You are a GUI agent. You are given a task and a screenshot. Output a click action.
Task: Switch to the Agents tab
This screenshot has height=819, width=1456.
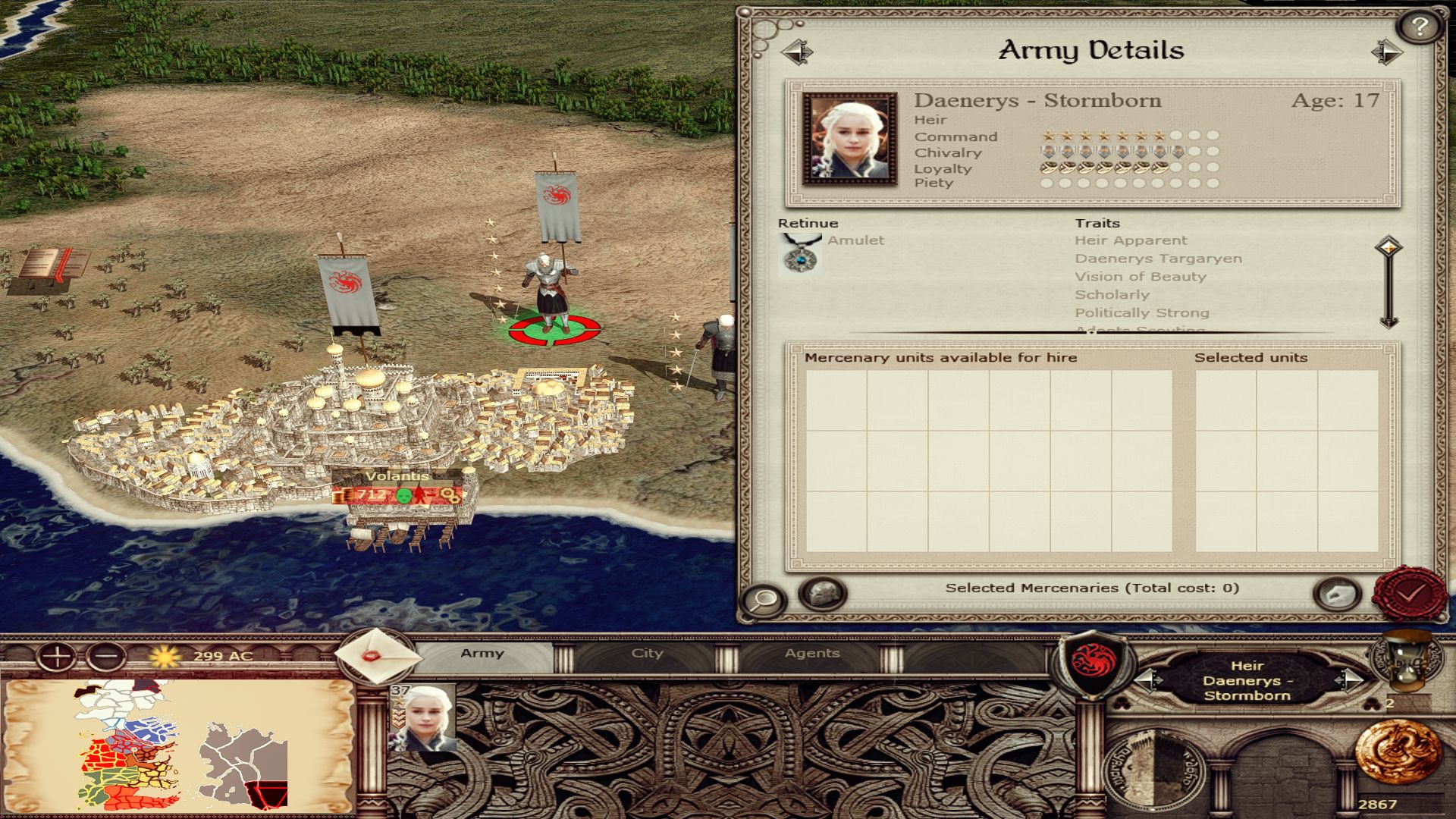click(x=811, y=654)
